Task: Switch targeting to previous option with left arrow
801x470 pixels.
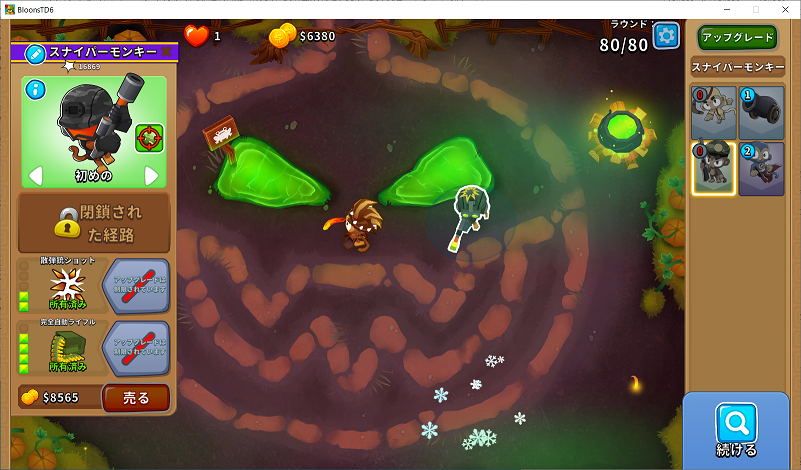Action: [x=35, y=176]
